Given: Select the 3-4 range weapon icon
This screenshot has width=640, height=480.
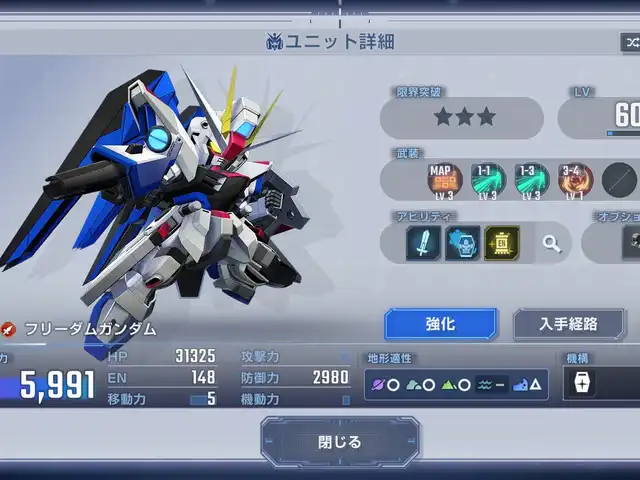Looking at the screenshot, I should pyautogui.click(x=575, y=180).
